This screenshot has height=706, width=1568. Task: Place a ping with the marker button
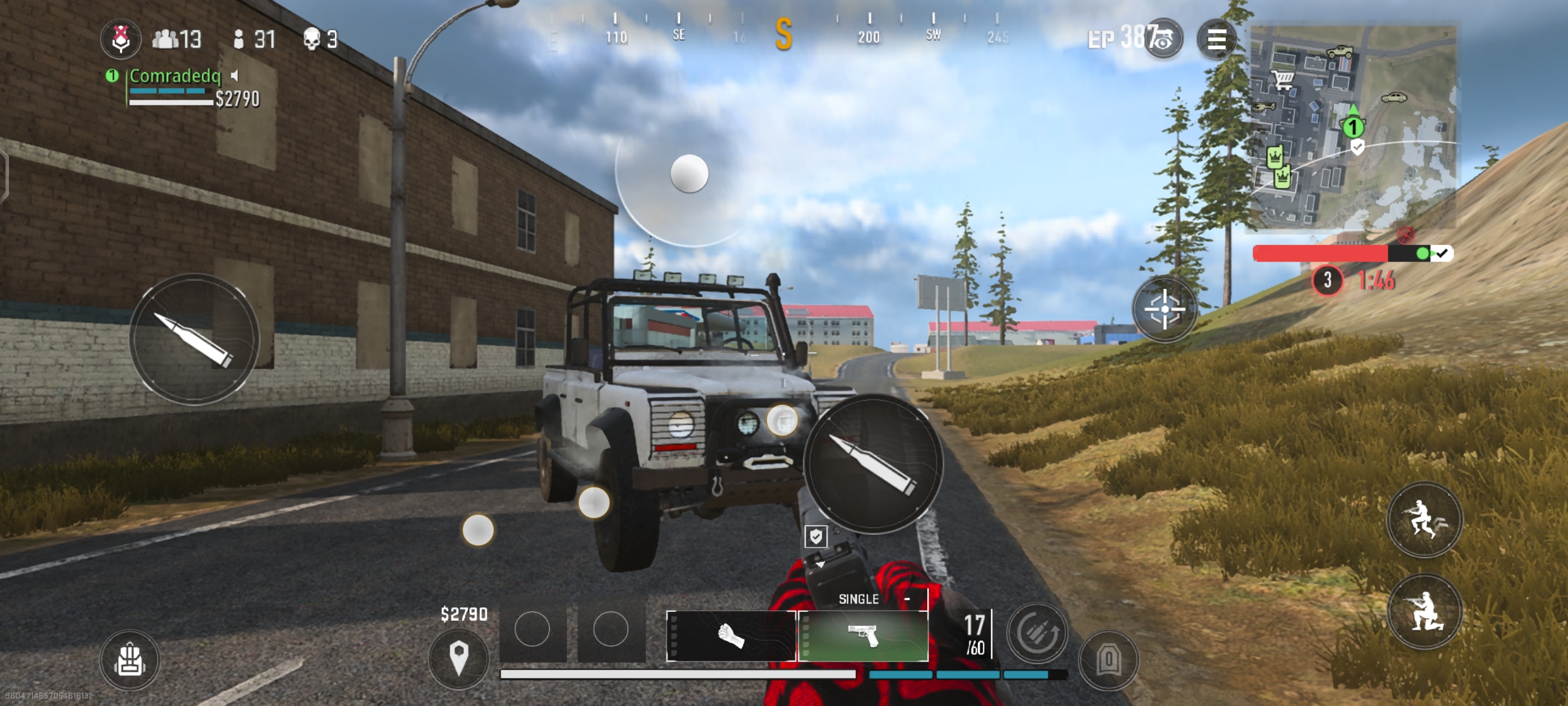458,658
